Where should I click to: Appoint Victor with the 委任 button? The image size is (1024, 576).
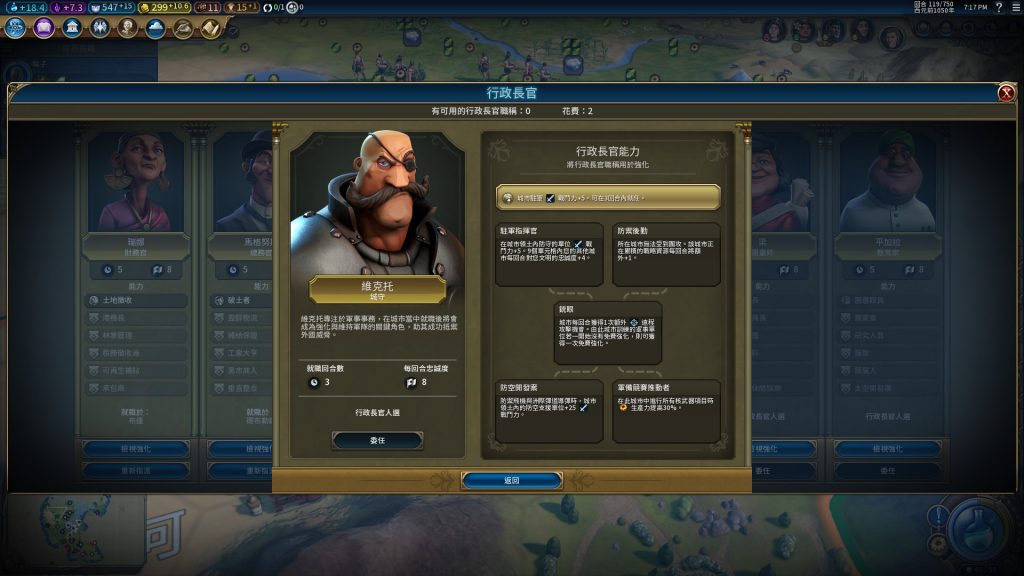[x=377, y=440]
